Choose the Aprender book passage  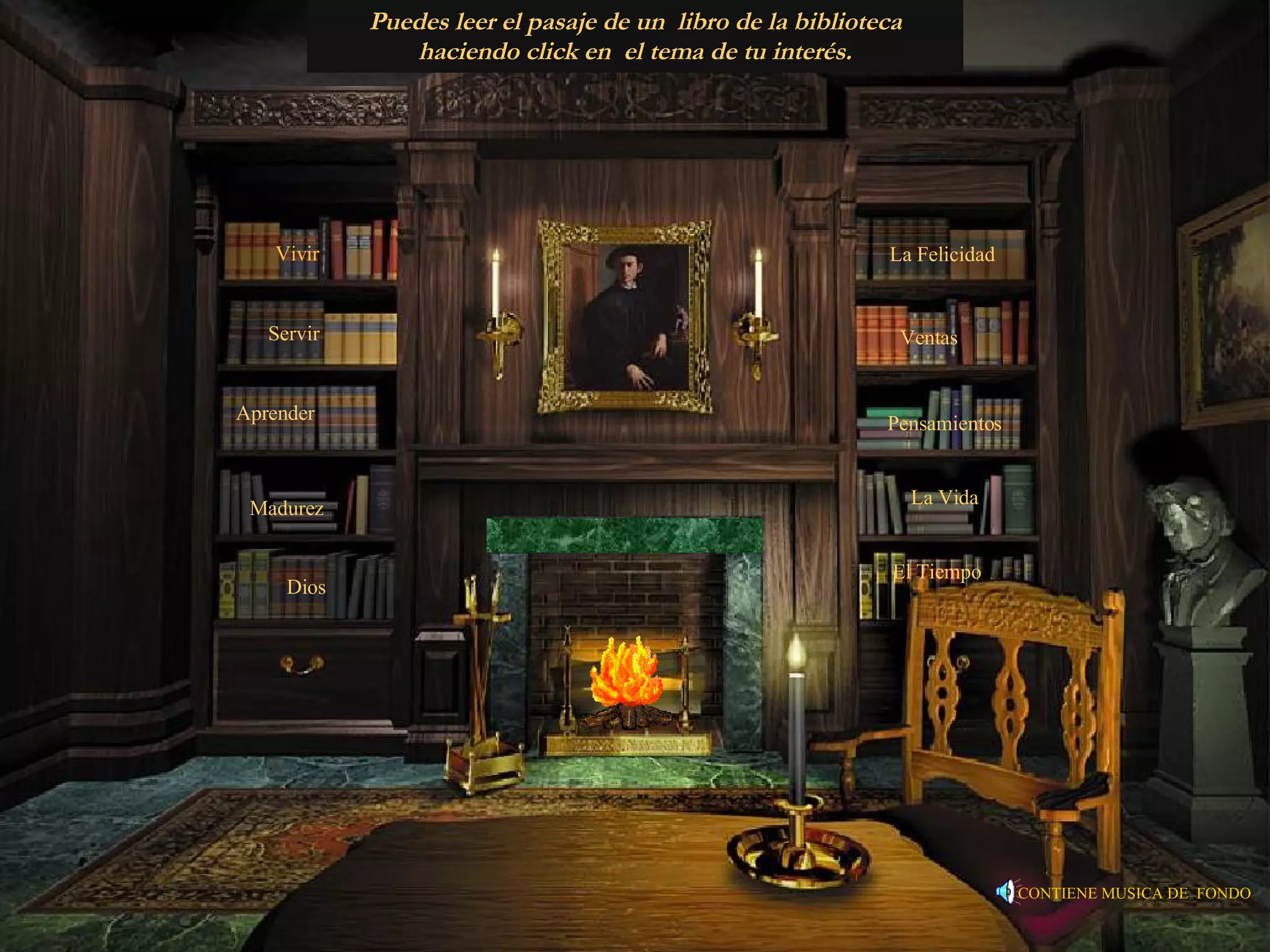coord(275,413)
